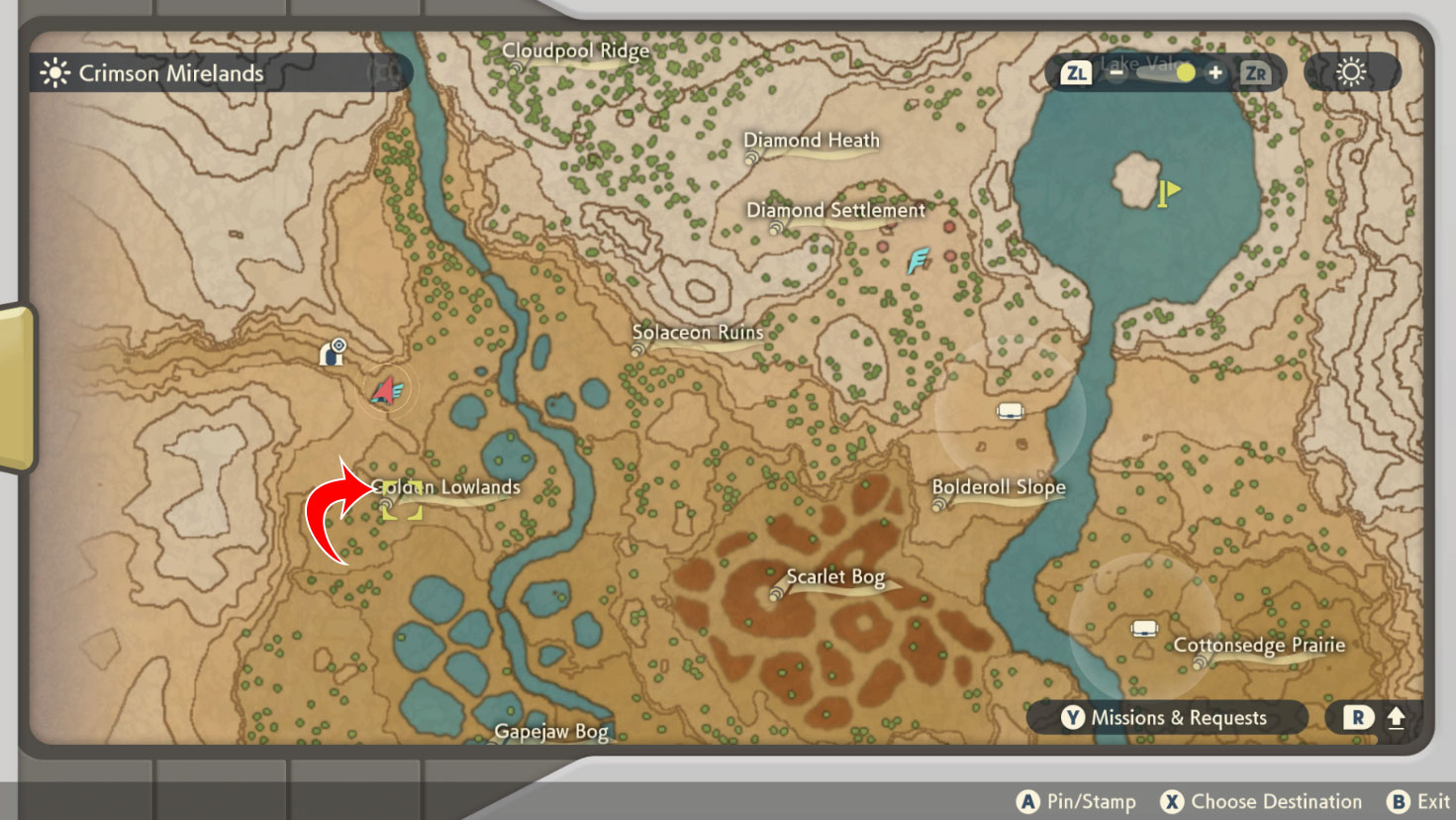
Task: Click the plus zoom-in control
Action: pyautogui.click(x=1215, y=72)
